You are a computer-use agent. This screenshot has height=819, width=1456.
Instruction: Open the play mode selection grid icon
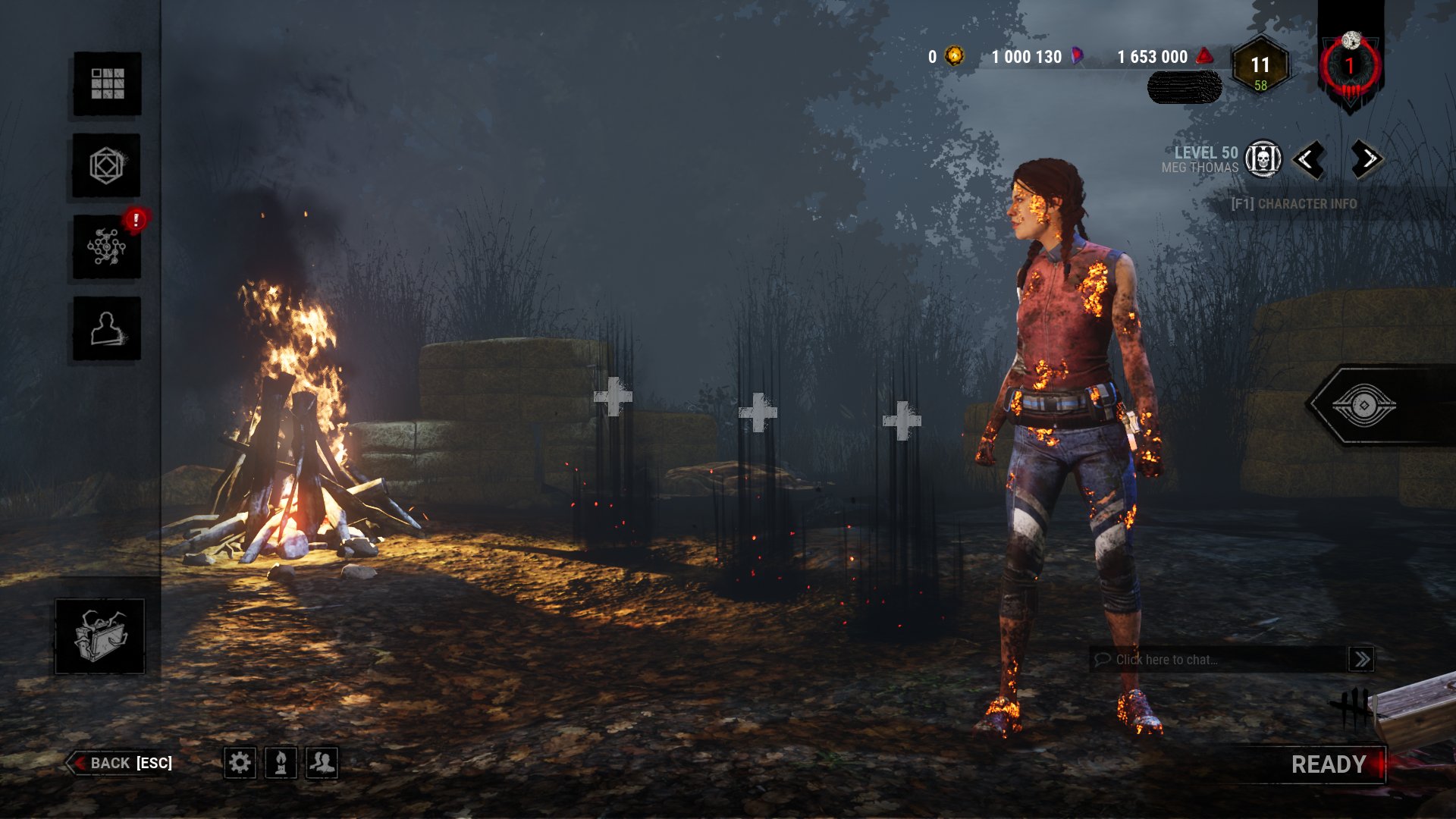[x=106, y=85]
